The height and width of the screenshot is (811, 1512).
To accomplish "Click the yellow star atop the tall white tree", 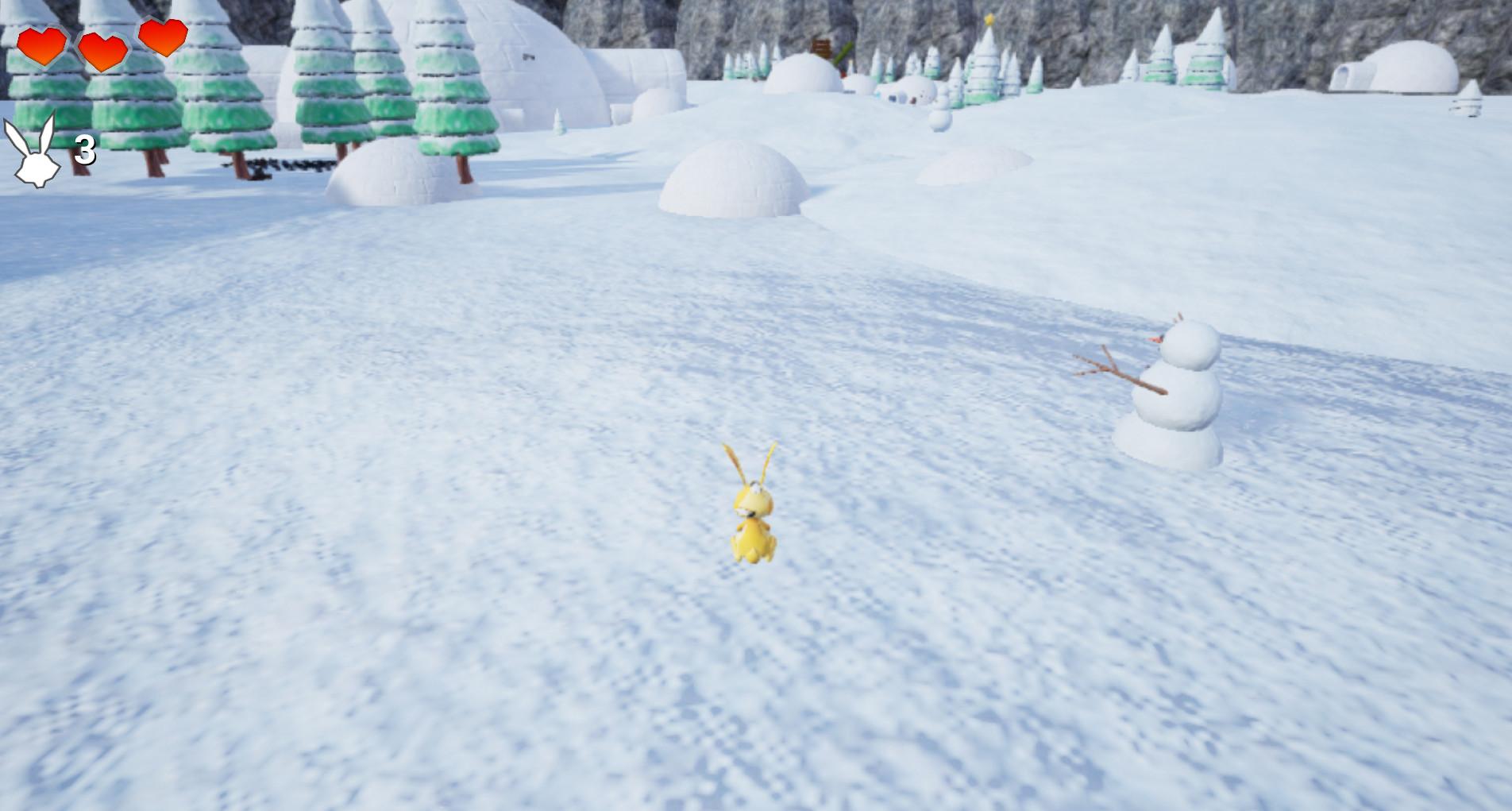I will (x=990, y=17).
